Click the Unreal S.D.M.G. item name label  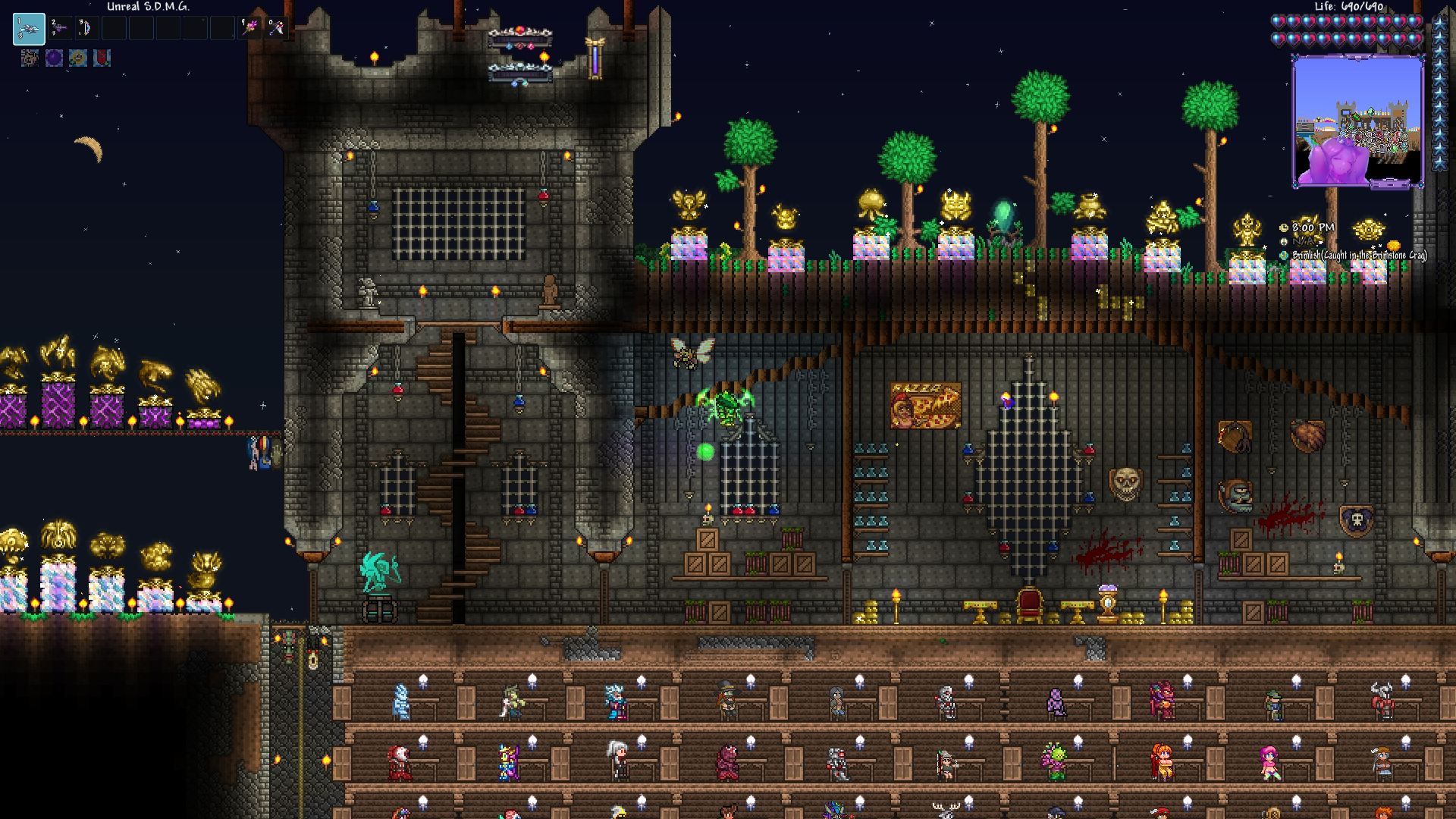(x=148, y=6)
